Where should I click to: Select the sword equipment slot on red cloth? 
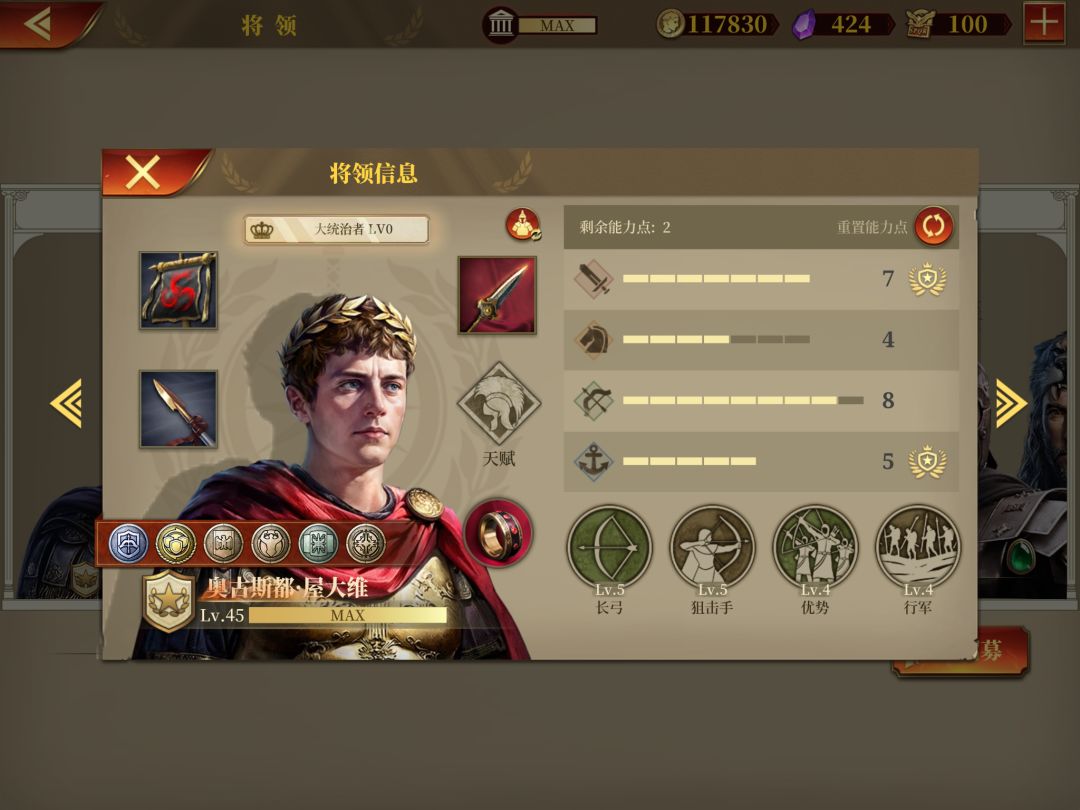click(x=497, y=295)
